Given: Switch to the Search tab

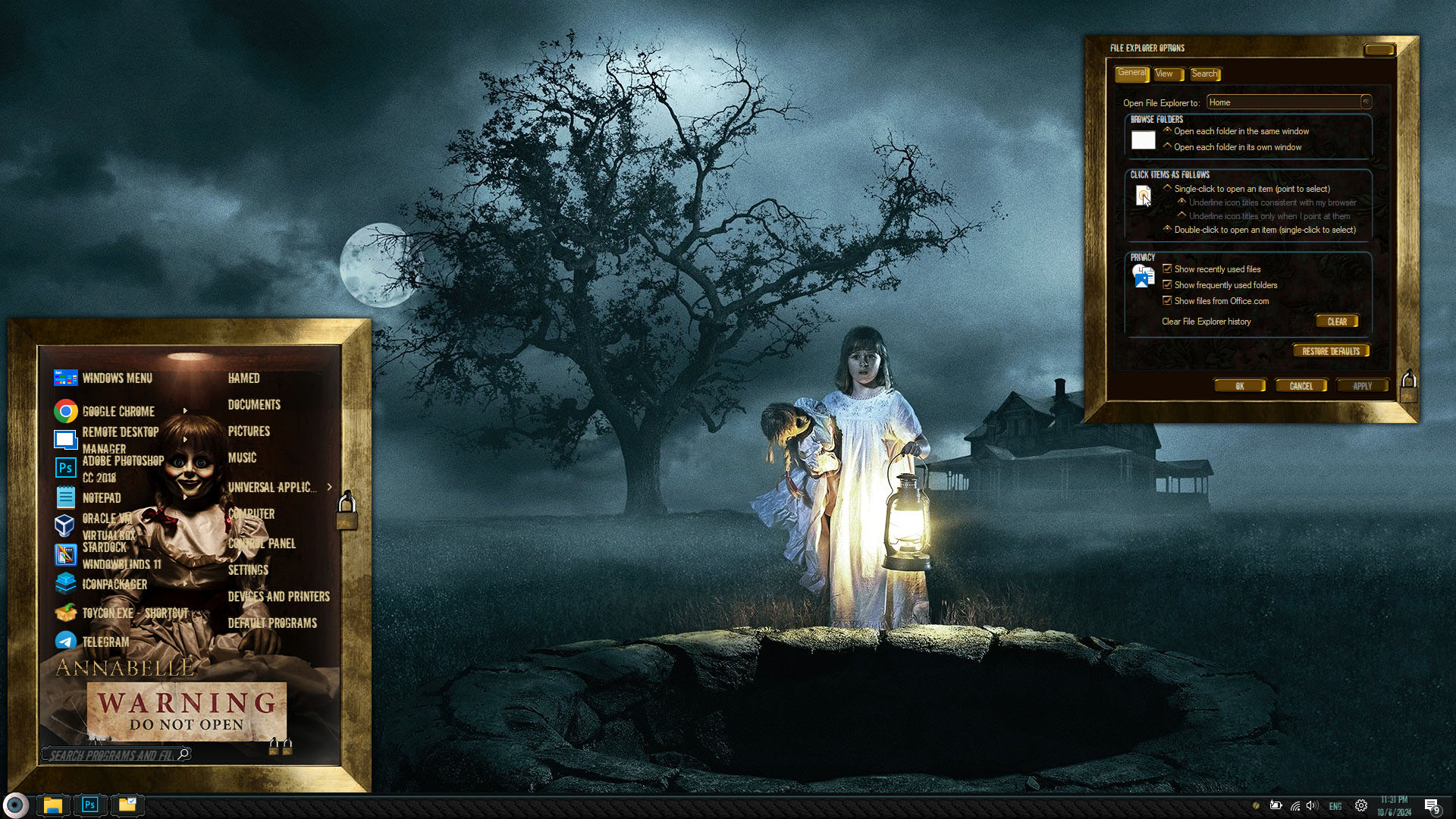Looking at the screenshot, I should click(1203, 74).
